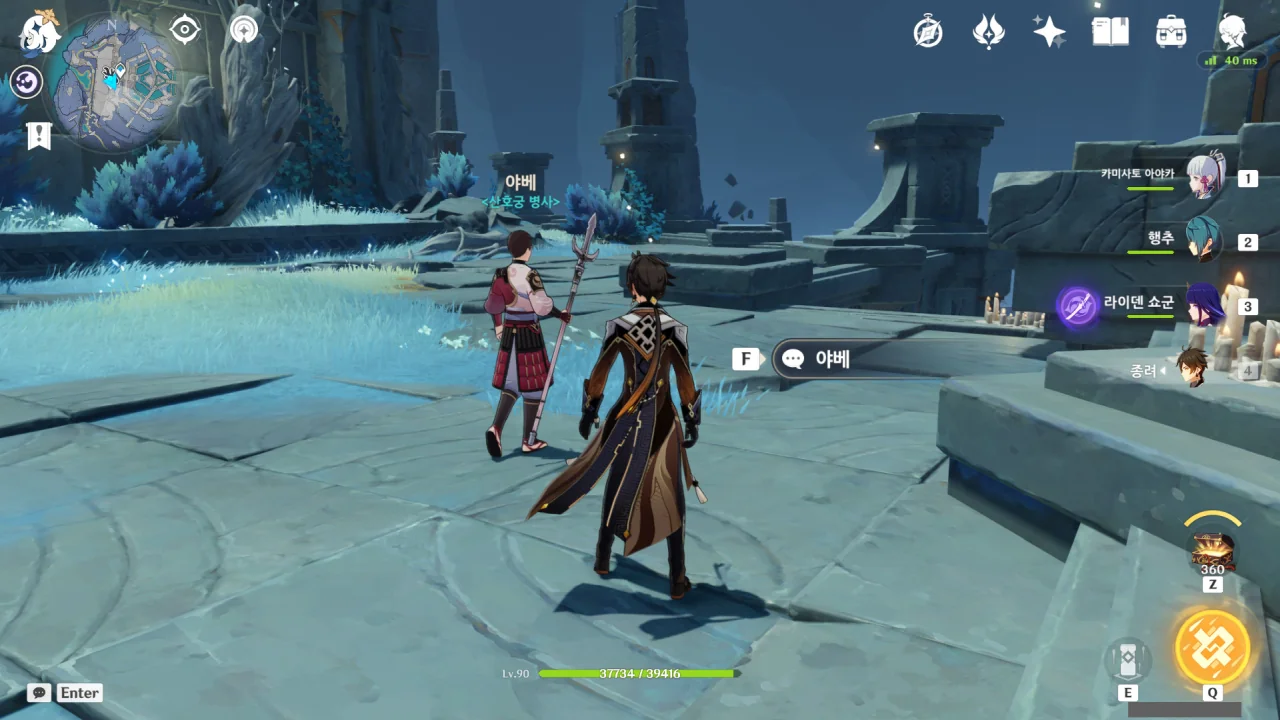The height and width of the screenshot is (720, 1280).
Task: Switch to party member 라이덴 쇼군
Action: tap(1204, 305)
